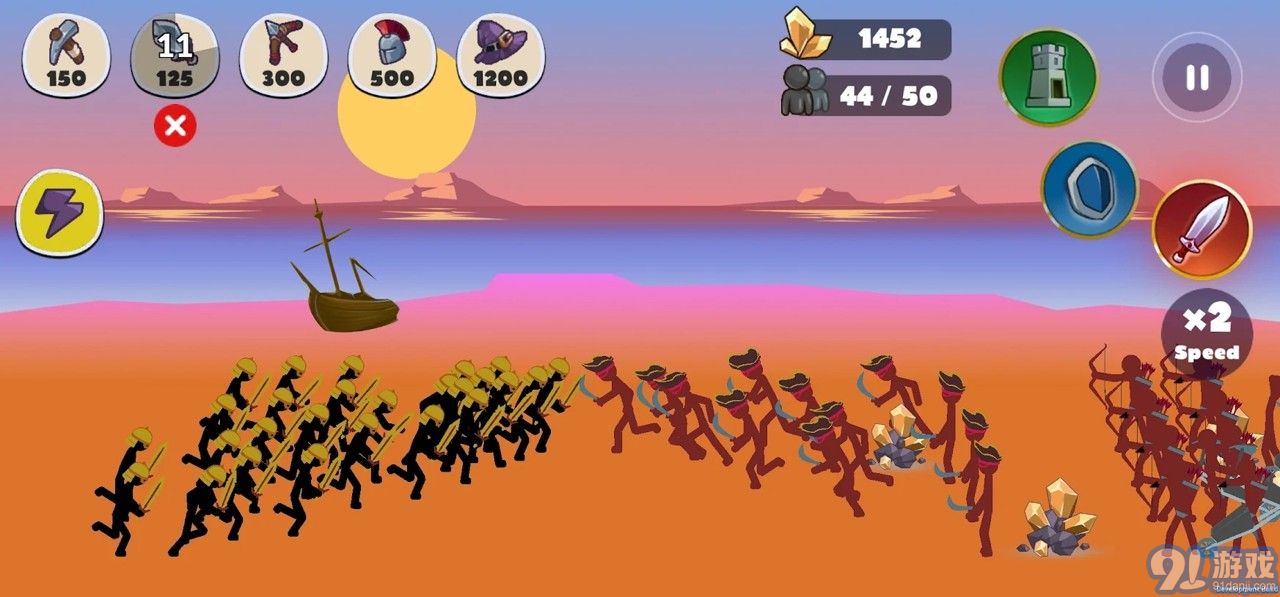Activate the yellow lightning bolt ability
The width and height of the screenshot is (1280, 597).
pos(60,212)
